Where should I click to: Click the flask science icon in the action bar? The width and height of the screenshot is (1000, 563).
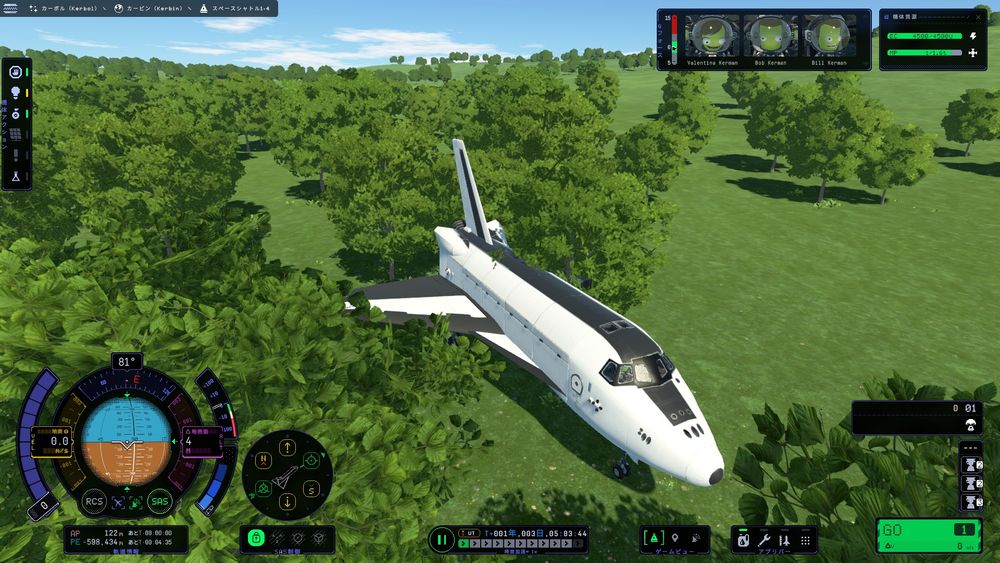tap(16, 175)
